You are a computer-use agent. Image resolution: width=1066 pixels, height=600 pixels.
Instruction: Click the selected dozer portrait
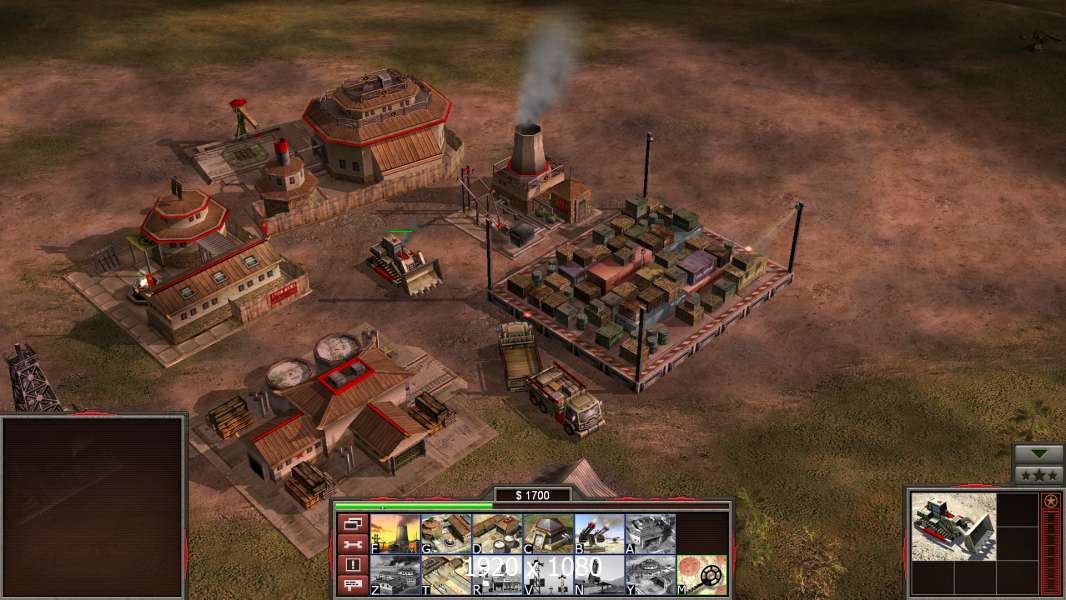click(953, 526)
